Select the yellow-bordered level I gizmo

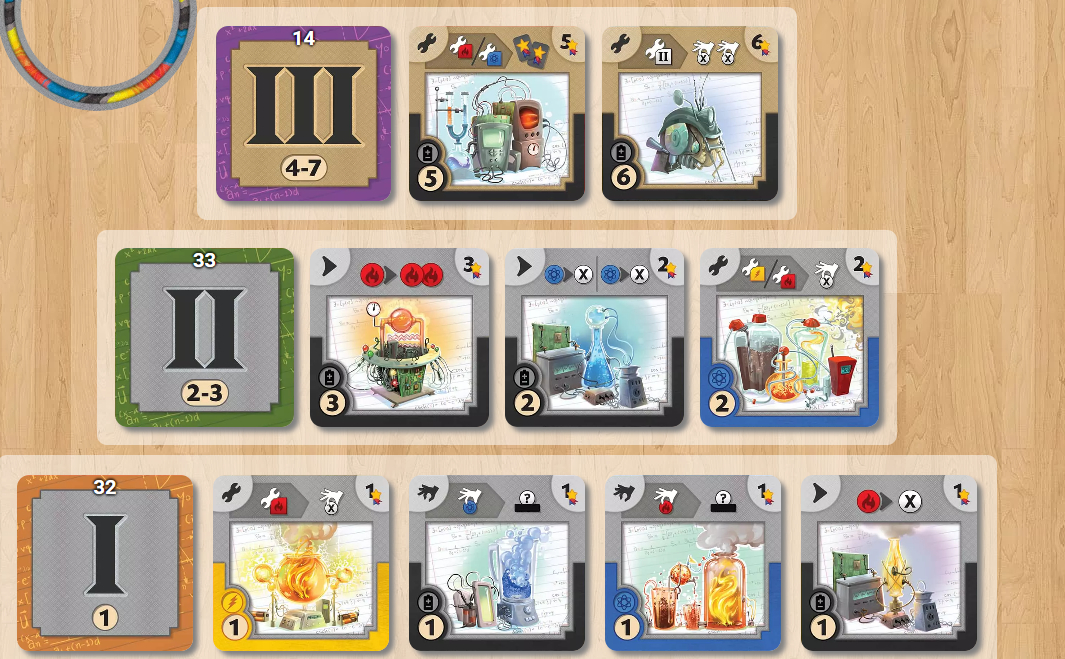click(x=301, y=564)
